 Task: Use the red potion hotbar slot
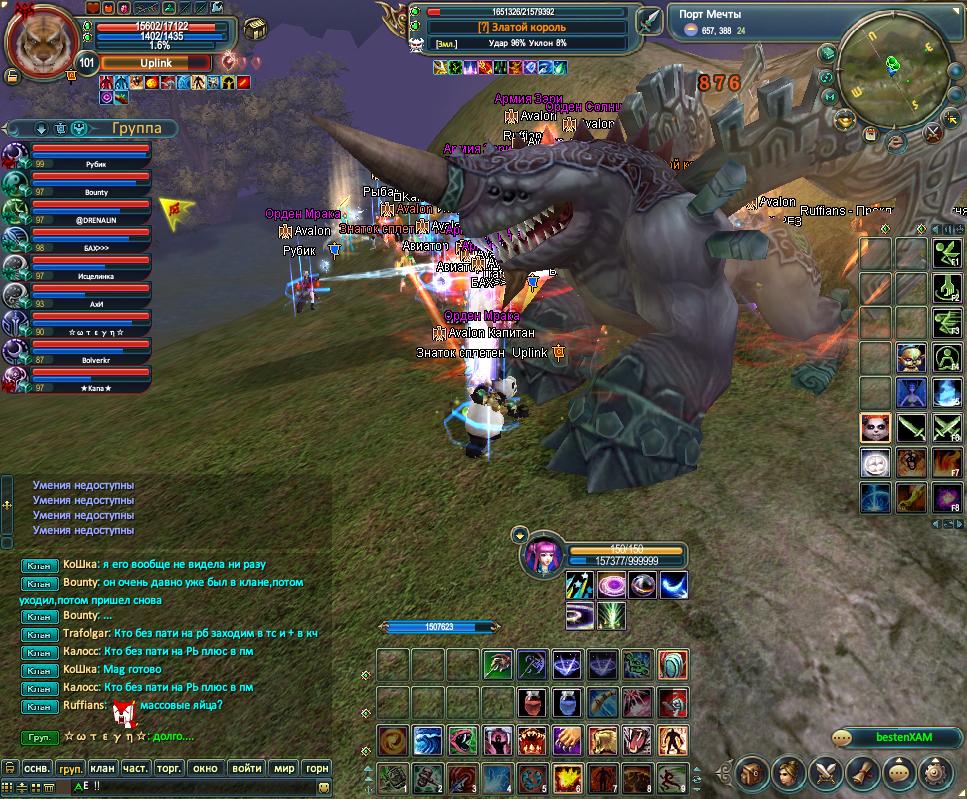coord(532,701)
